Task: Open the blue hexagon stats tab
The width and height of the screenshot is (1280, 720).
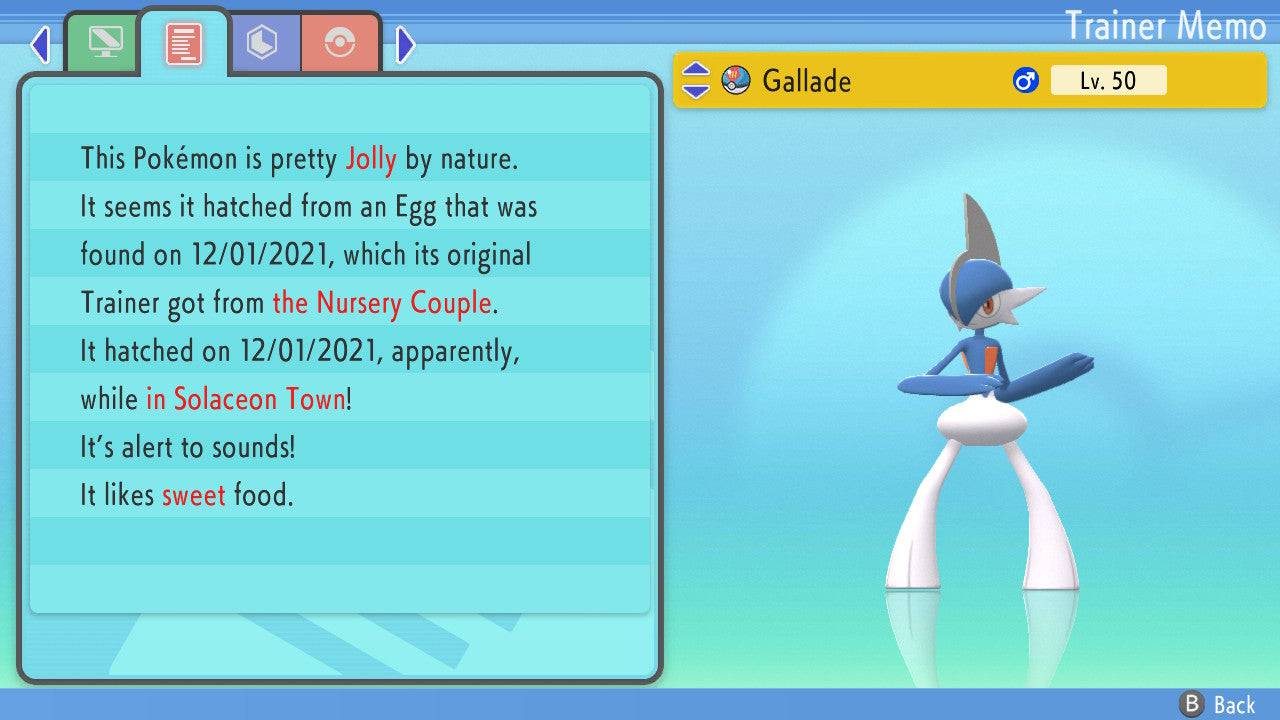Action: pyautogui.click(x=262, y=43)
